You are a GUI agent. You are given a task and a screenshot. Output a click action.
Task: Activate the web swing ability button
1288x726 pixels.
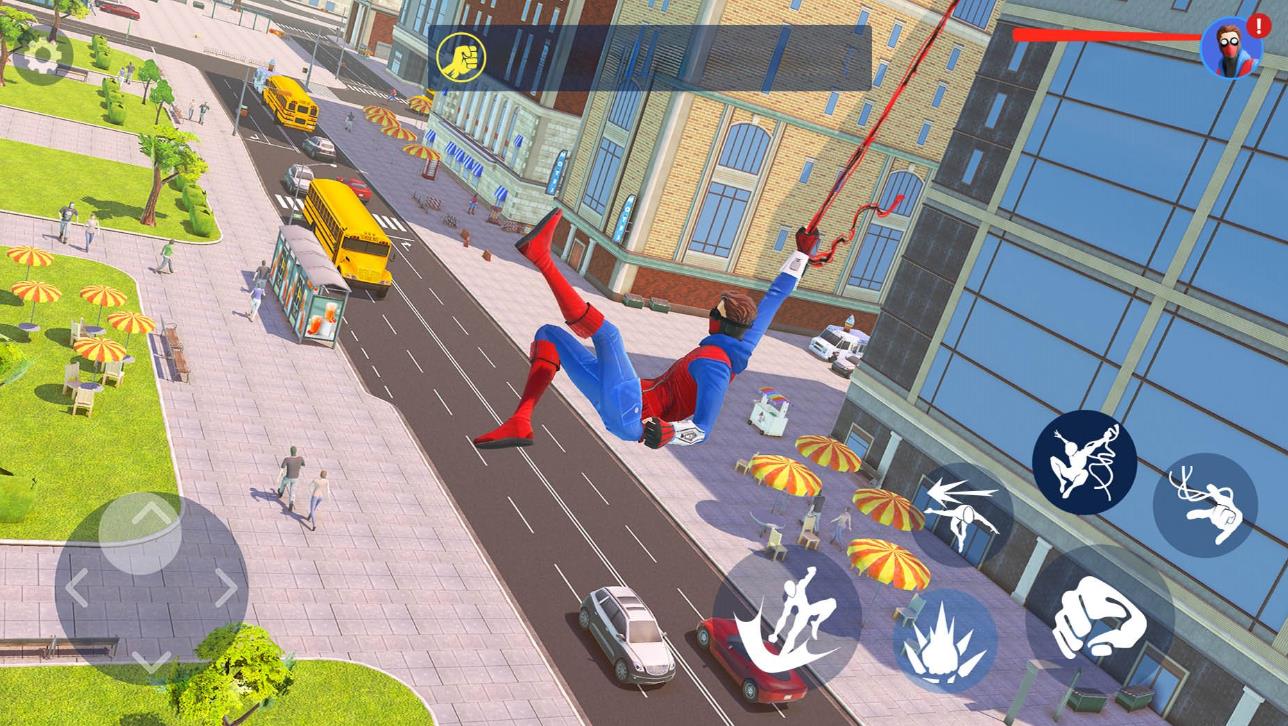coord(1084,462)
